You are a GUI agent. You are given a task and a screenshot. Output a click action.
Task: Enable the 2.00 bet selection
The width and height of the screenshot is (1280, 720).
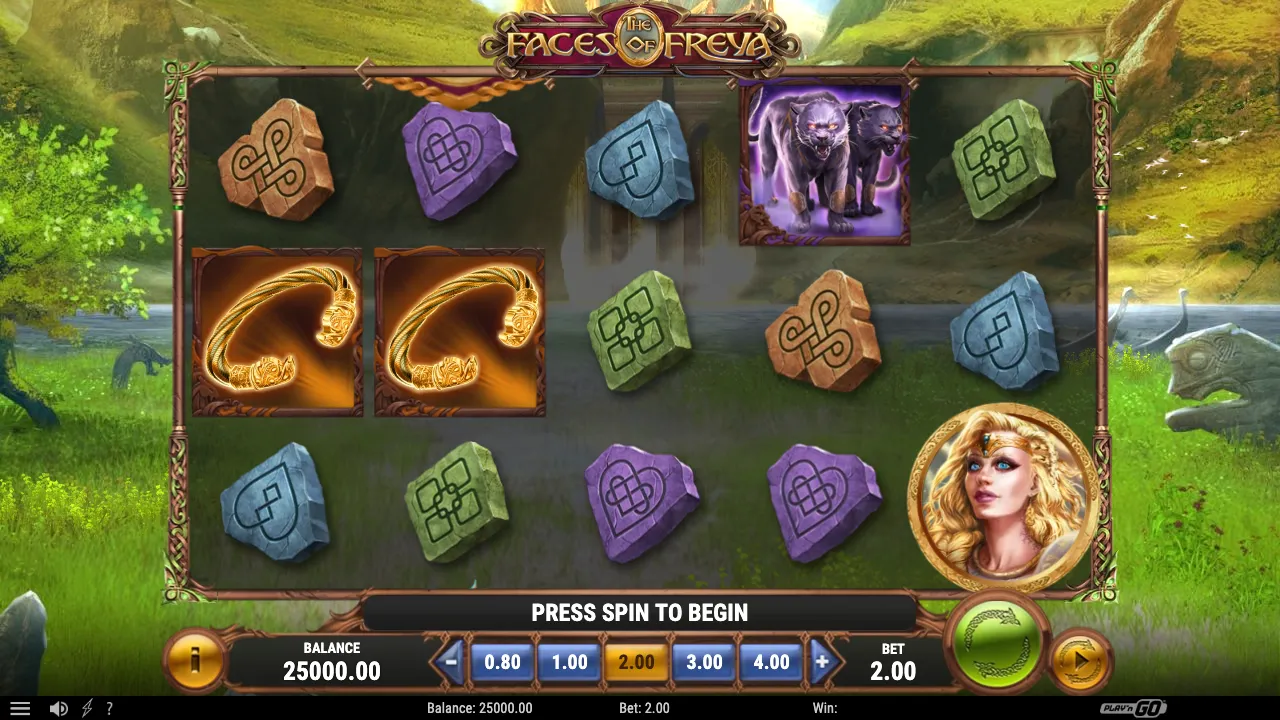[x=637, y=661]
